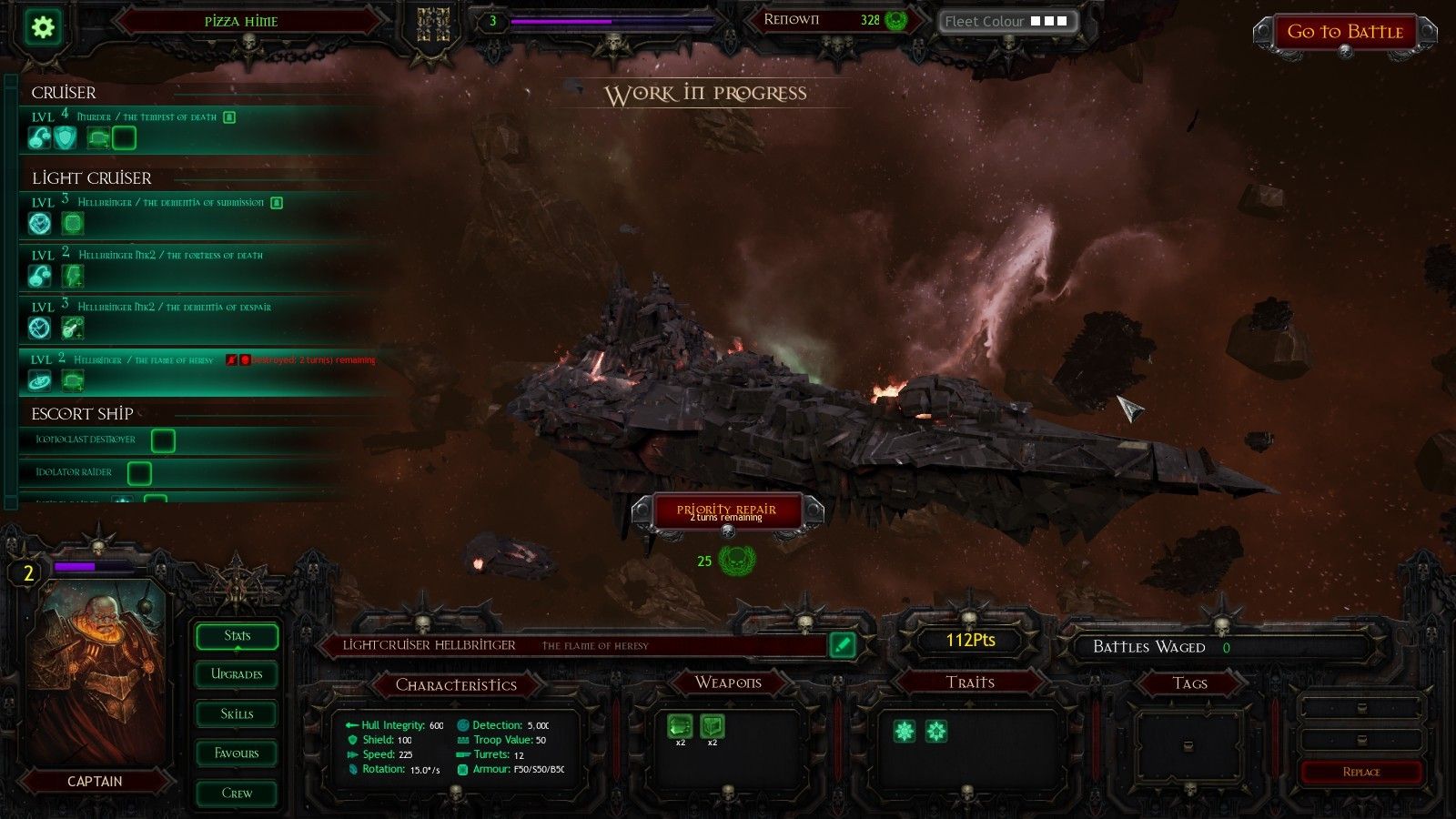Open the green gear settings menu
Image resolution: width=1456 pixels, height=819 pixels.
(x=43, y=27)
